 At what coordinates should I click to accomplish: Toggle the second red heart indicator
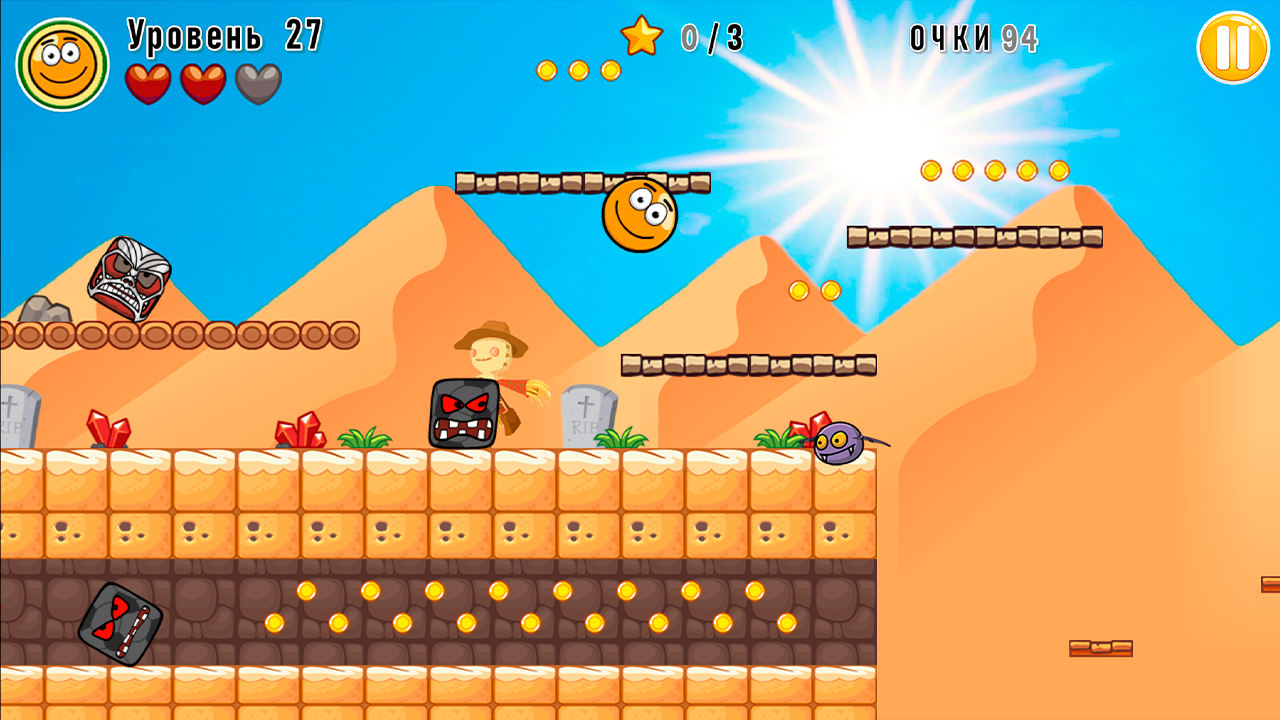coord(202,82)
